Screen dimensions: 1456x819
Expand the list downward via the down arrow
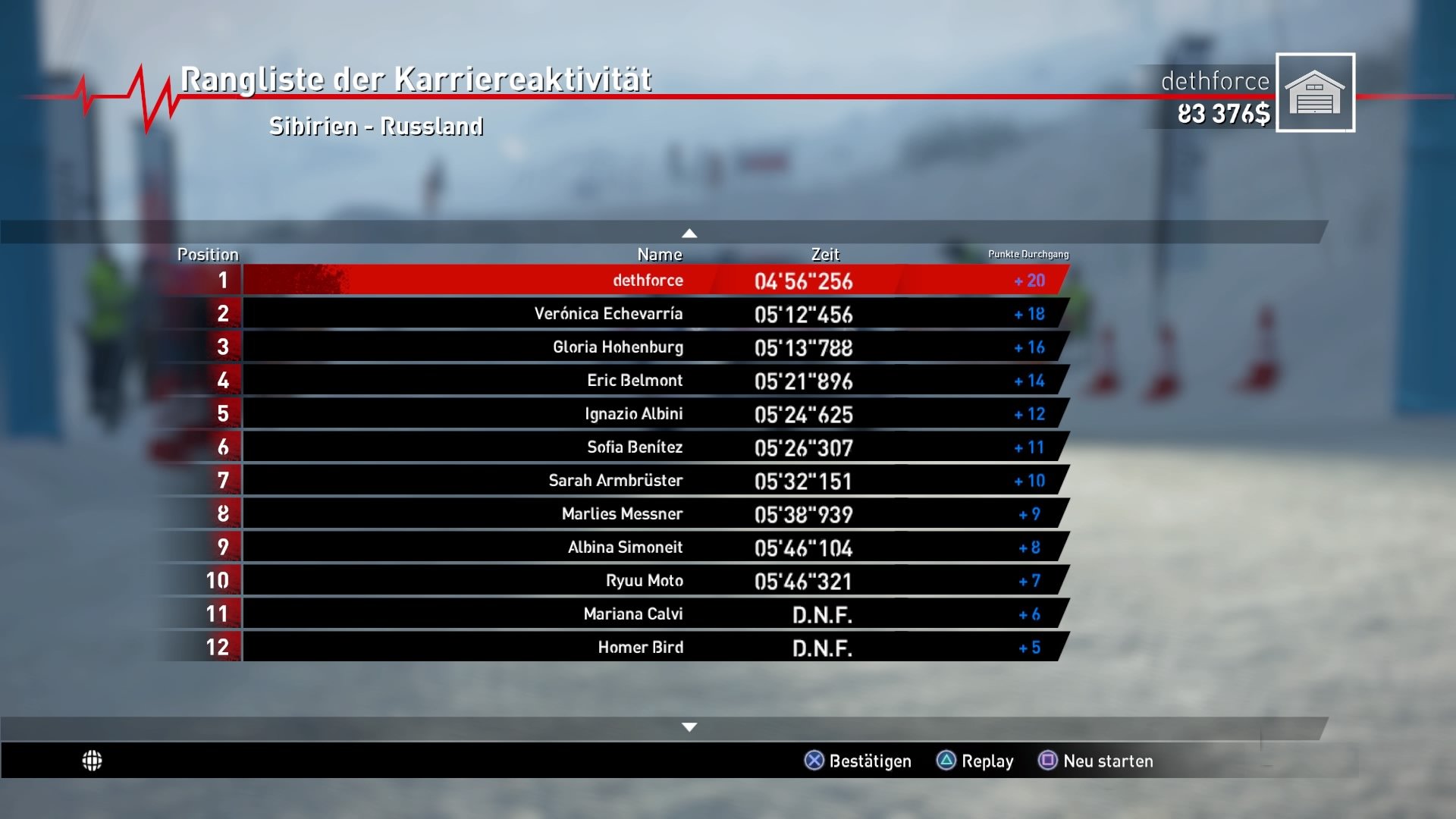[689, 726]
